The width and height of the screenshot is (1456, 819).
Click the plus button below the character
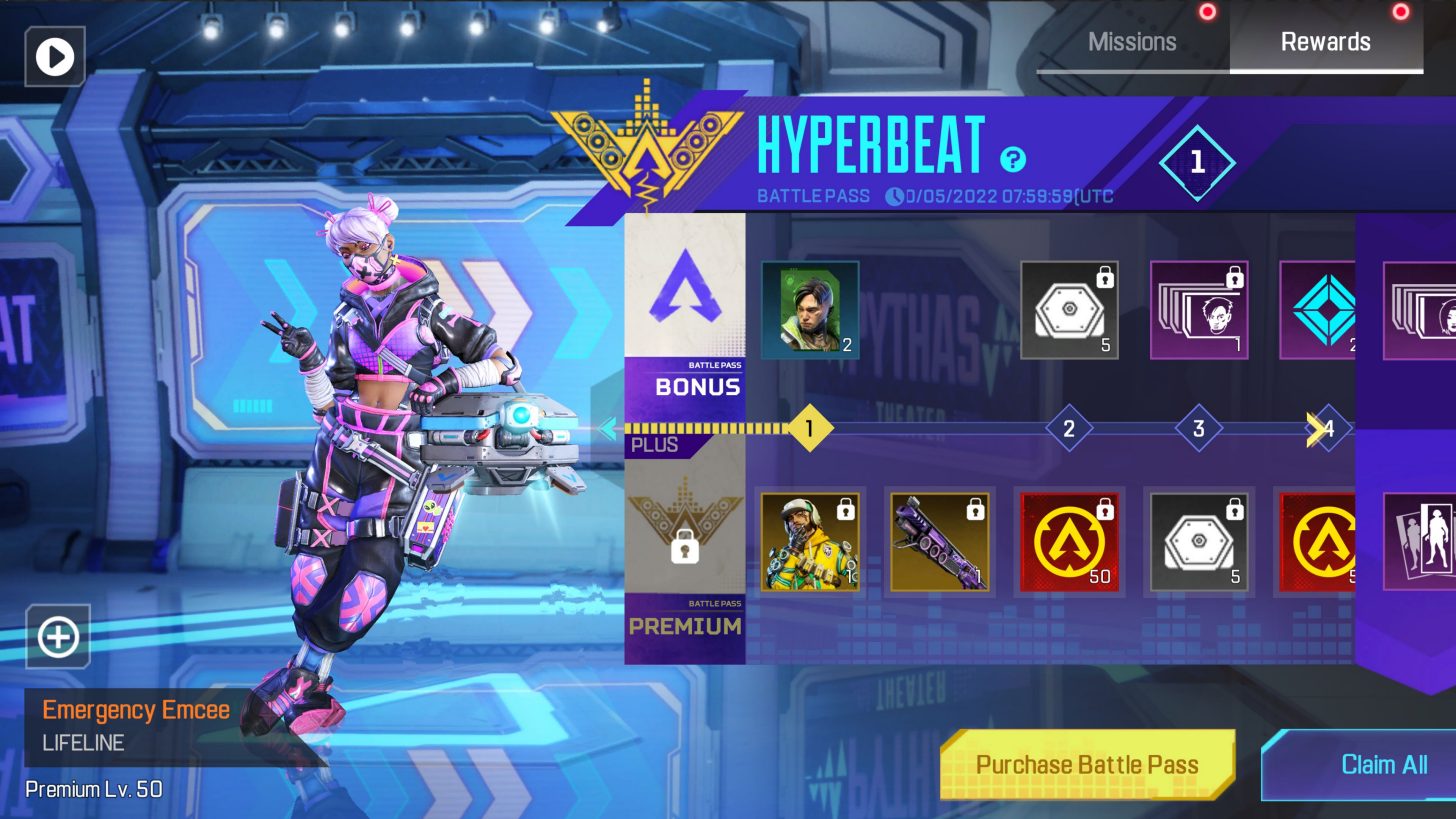tap(57, 637)
